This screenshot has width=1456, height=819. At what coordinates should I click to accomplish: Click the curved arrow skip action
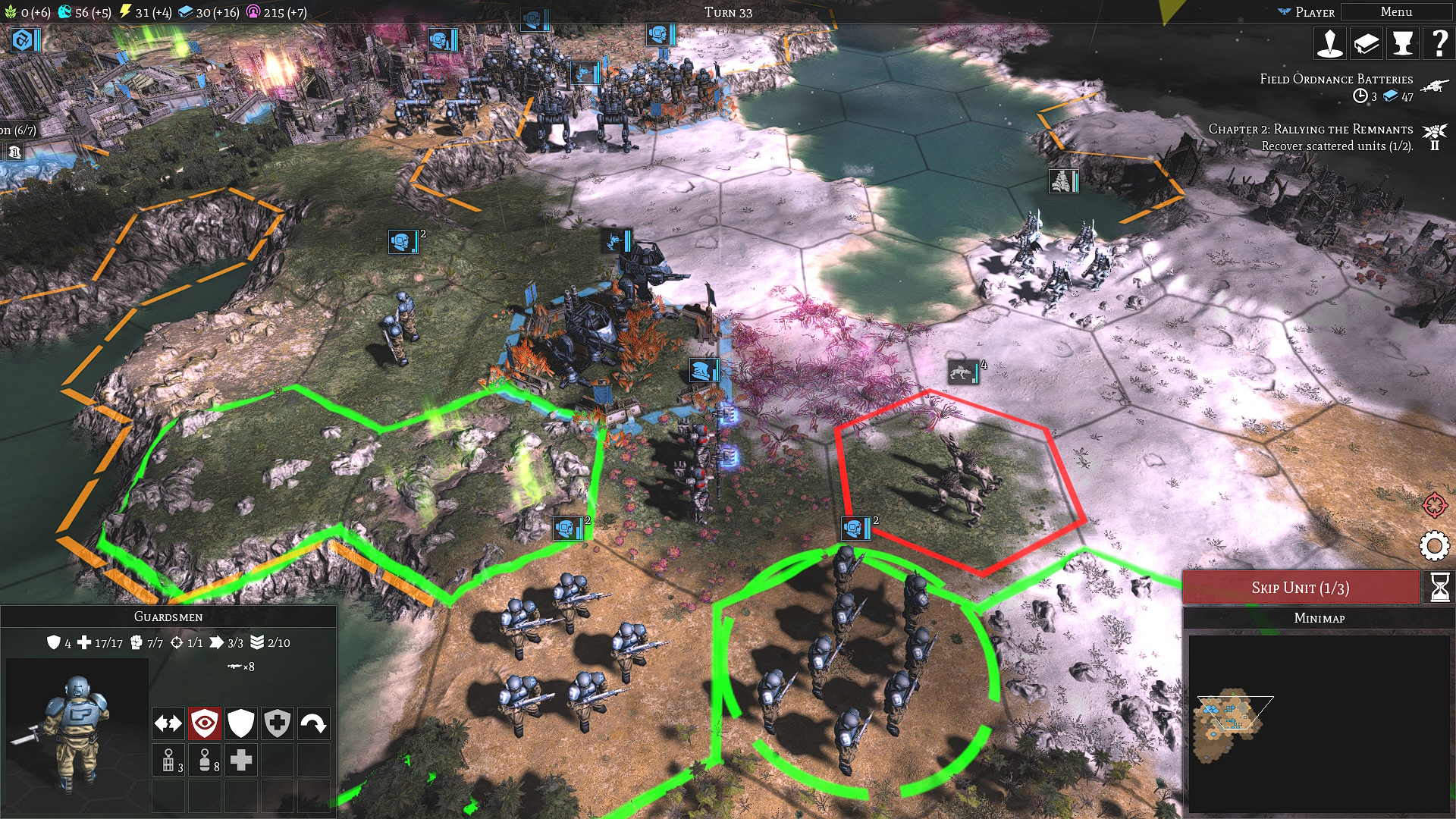tap(313, 723)
